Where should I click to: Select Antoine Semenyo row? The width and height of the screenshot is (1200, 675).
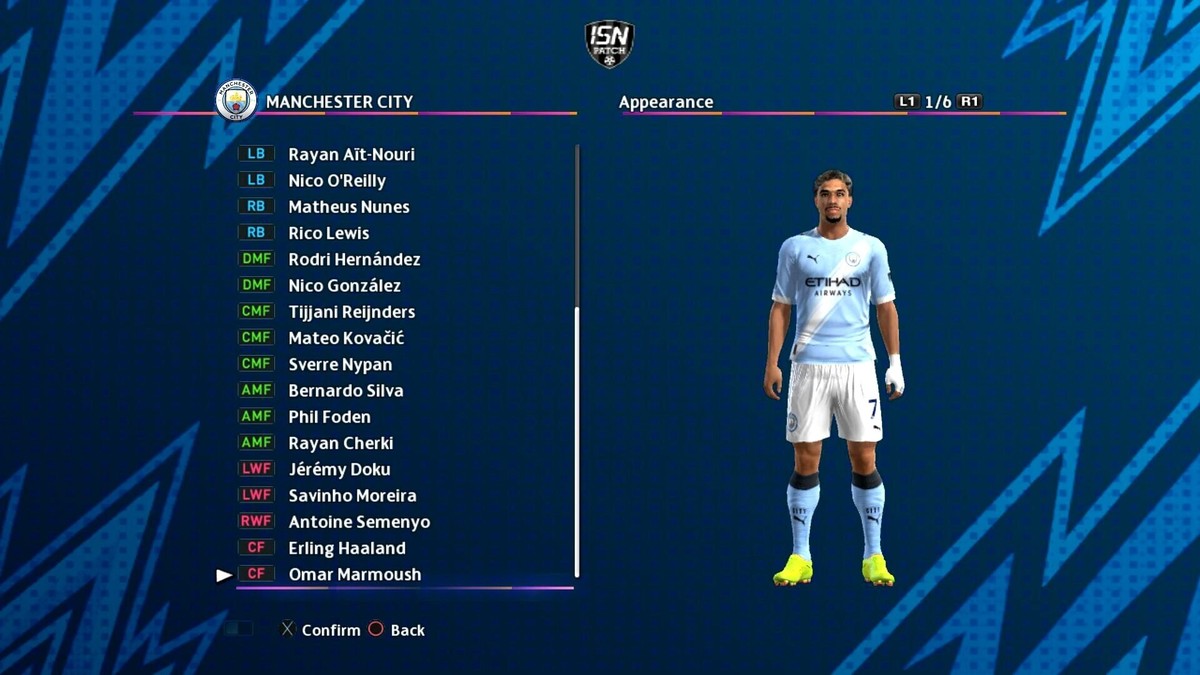(x=359, y=522)
